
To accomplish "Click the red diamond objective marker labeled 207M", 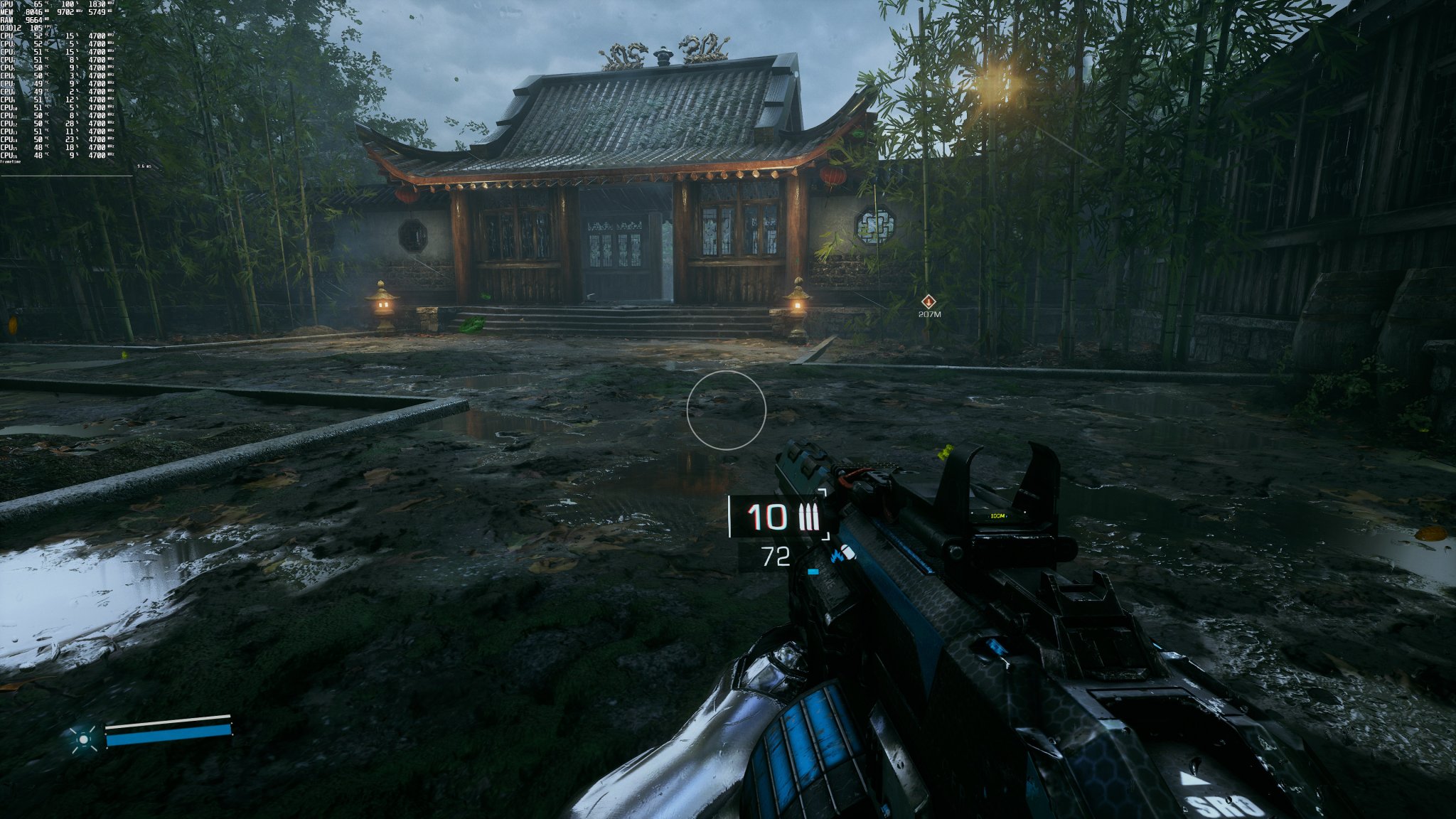I will pyautogui.click(x=928, y=303).
